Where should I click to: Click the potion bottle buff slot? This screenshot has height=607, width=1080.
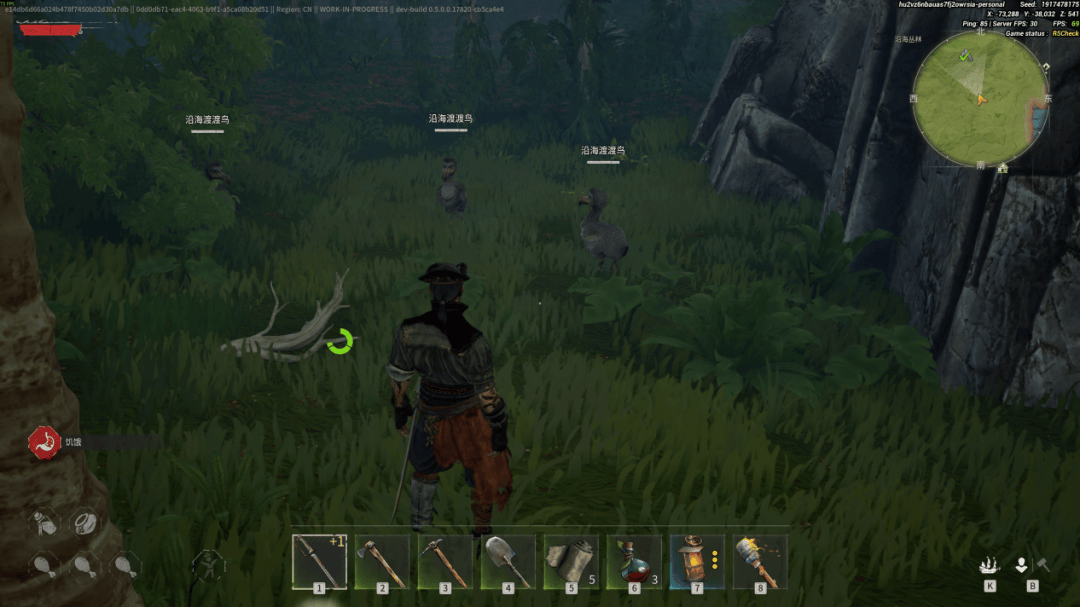coord(44,522)
